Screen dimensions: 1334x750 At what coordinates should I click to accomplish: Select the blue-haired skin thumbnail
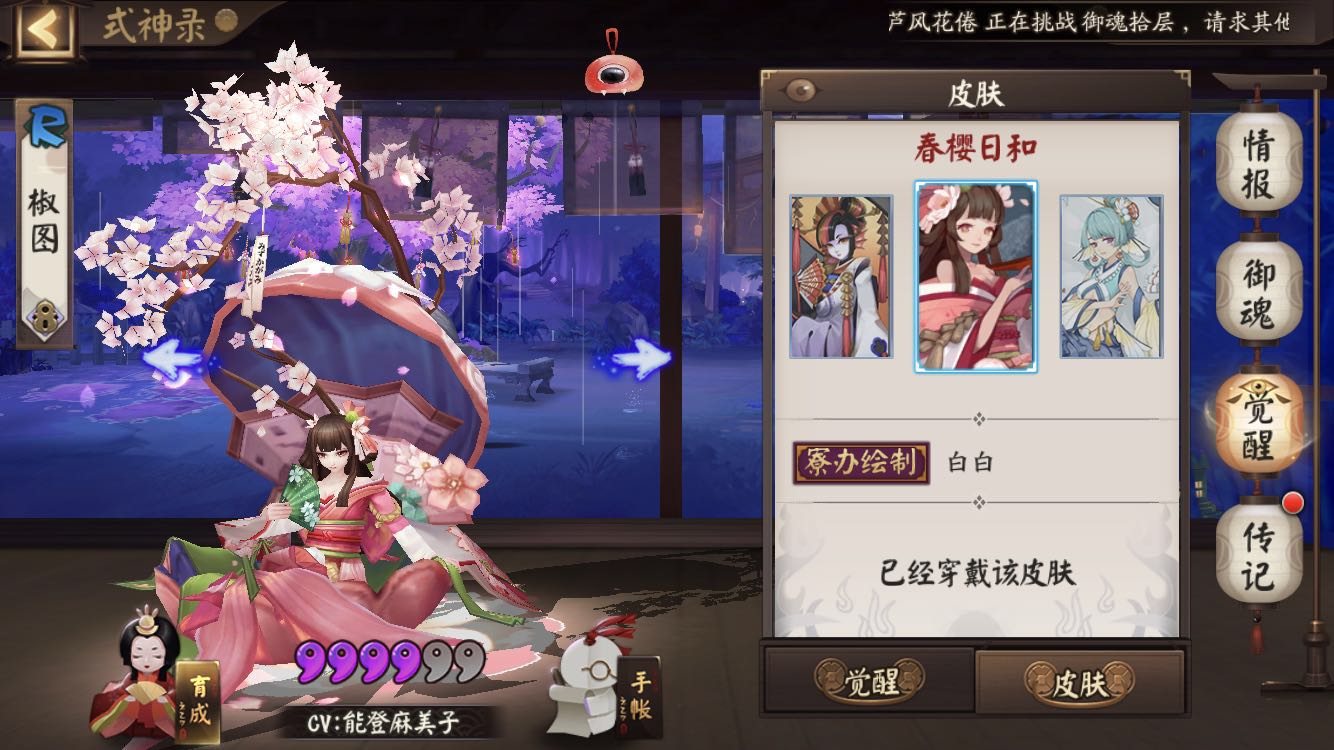[x=1112, y=277]
